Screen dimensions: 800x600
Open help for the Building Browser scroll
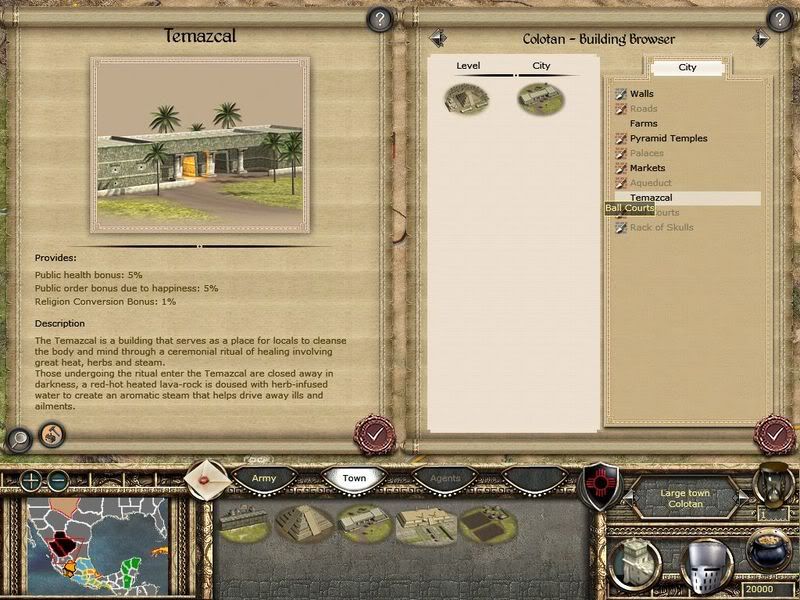(x=779, y=18)
